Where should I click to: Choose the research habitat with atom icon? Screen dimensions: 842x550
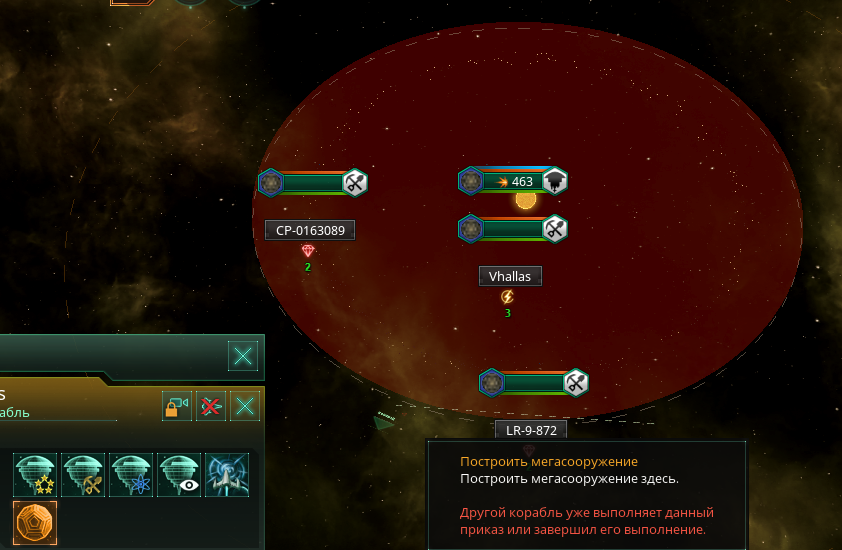click(131, 475)
